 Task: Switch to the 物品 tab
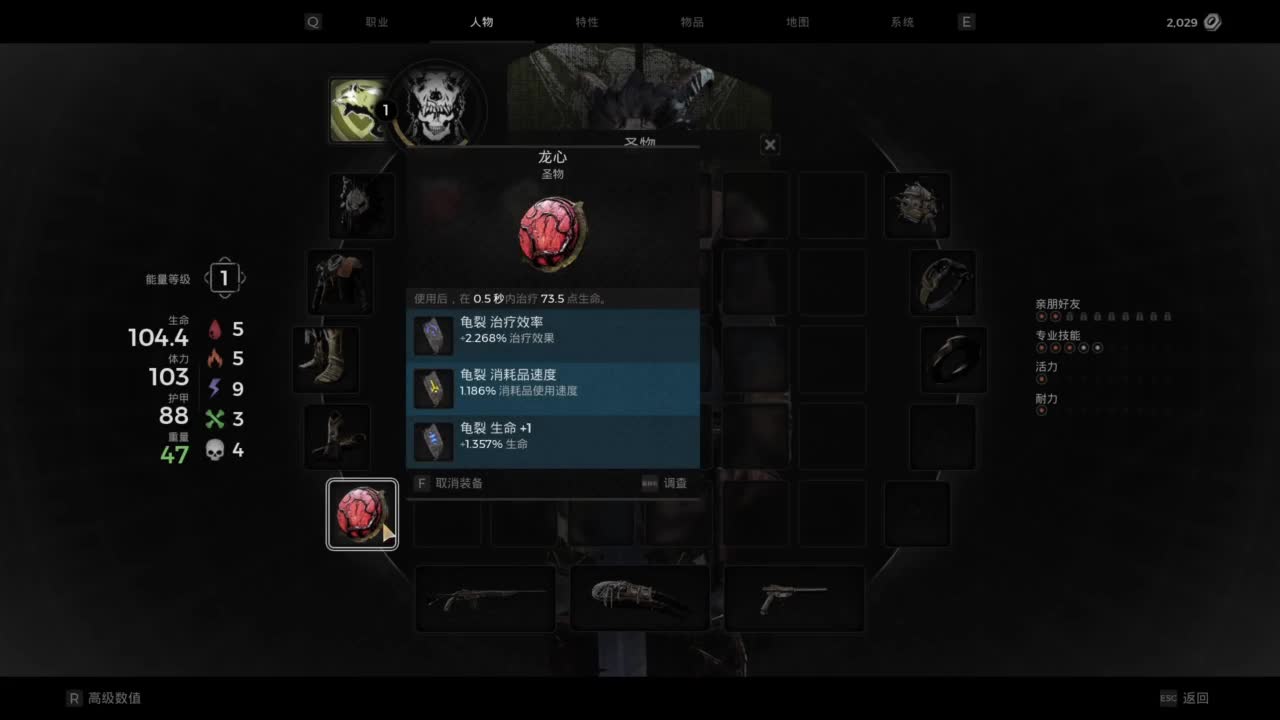click(692, 21)
